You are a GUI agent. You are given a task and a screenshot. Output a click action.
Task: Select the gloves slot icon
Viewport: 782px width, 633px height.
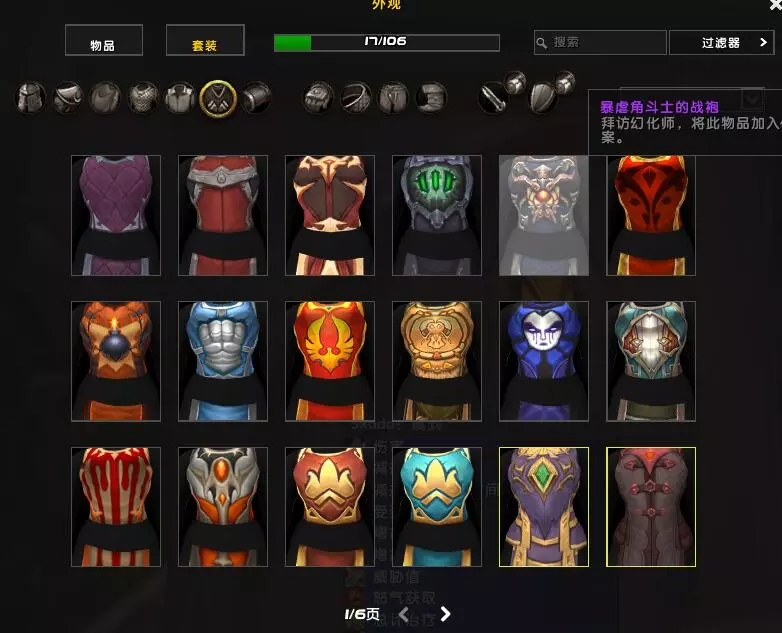pyautogui.click(x=318, y=97)
